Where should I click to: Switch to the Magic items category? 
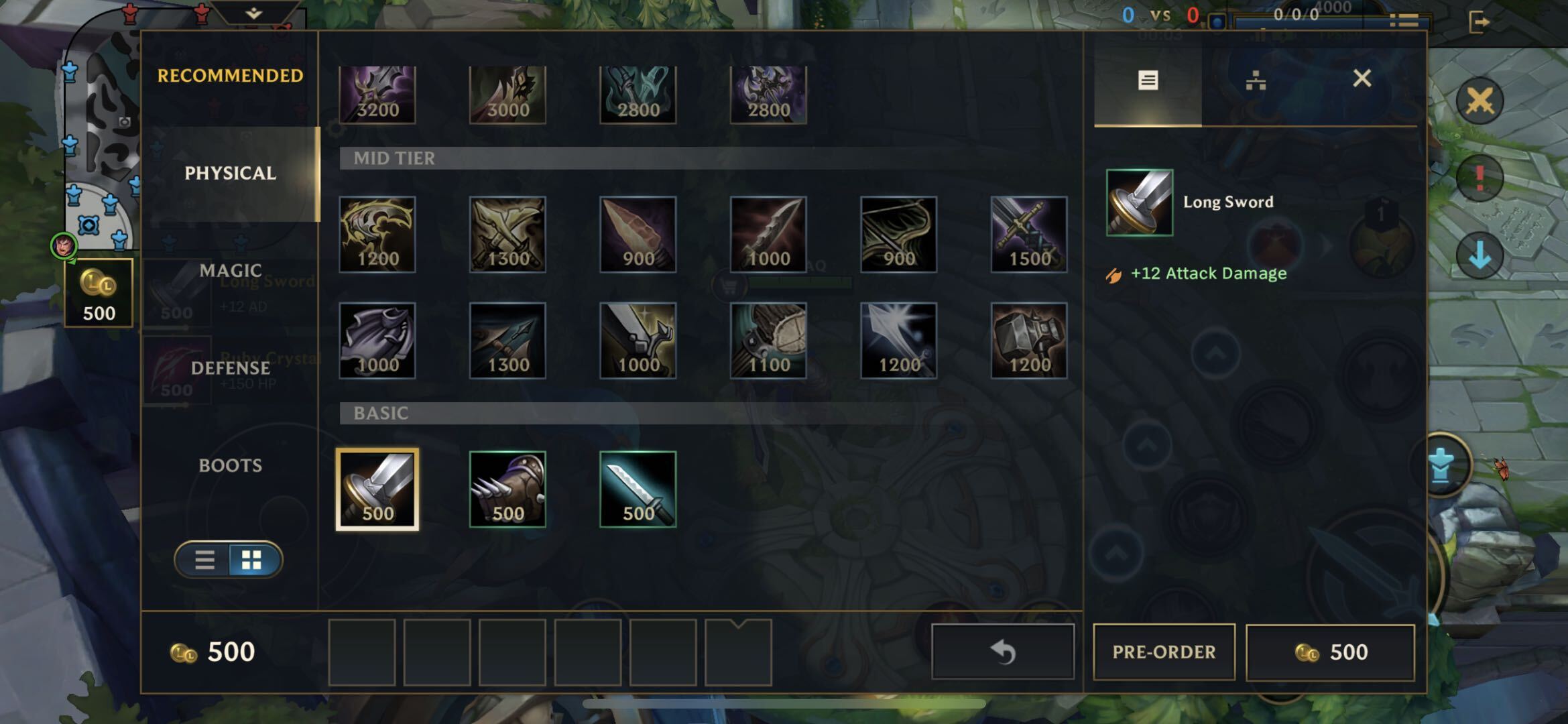(x=230, y=271)
